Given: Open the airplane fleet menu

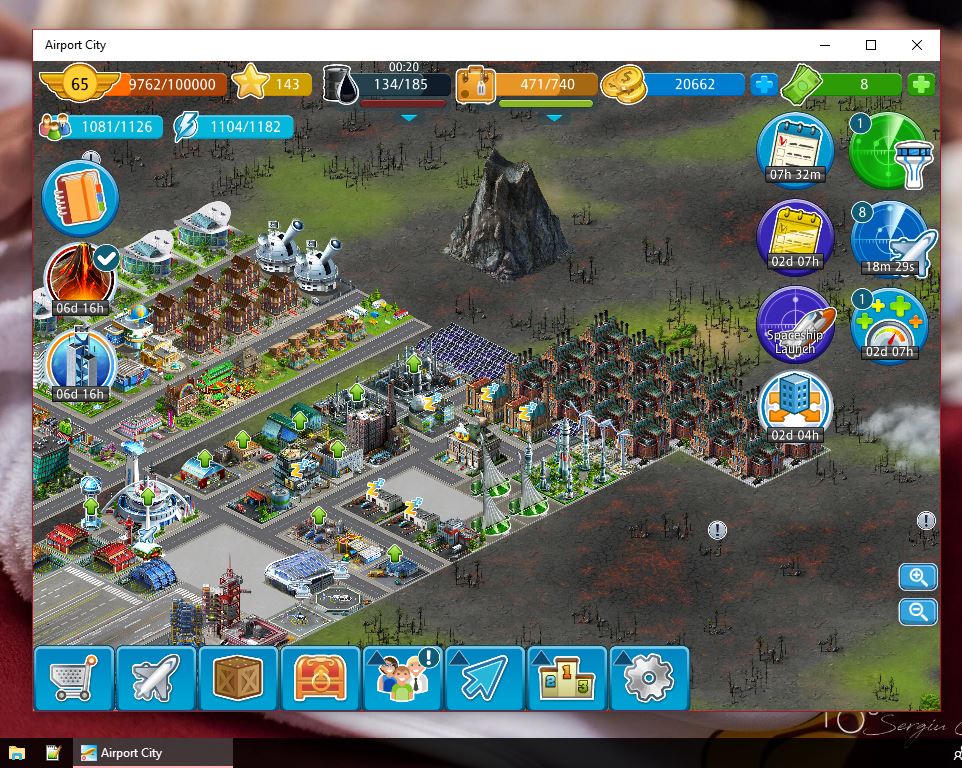Looking at the screenshot, I should point(155,678).
